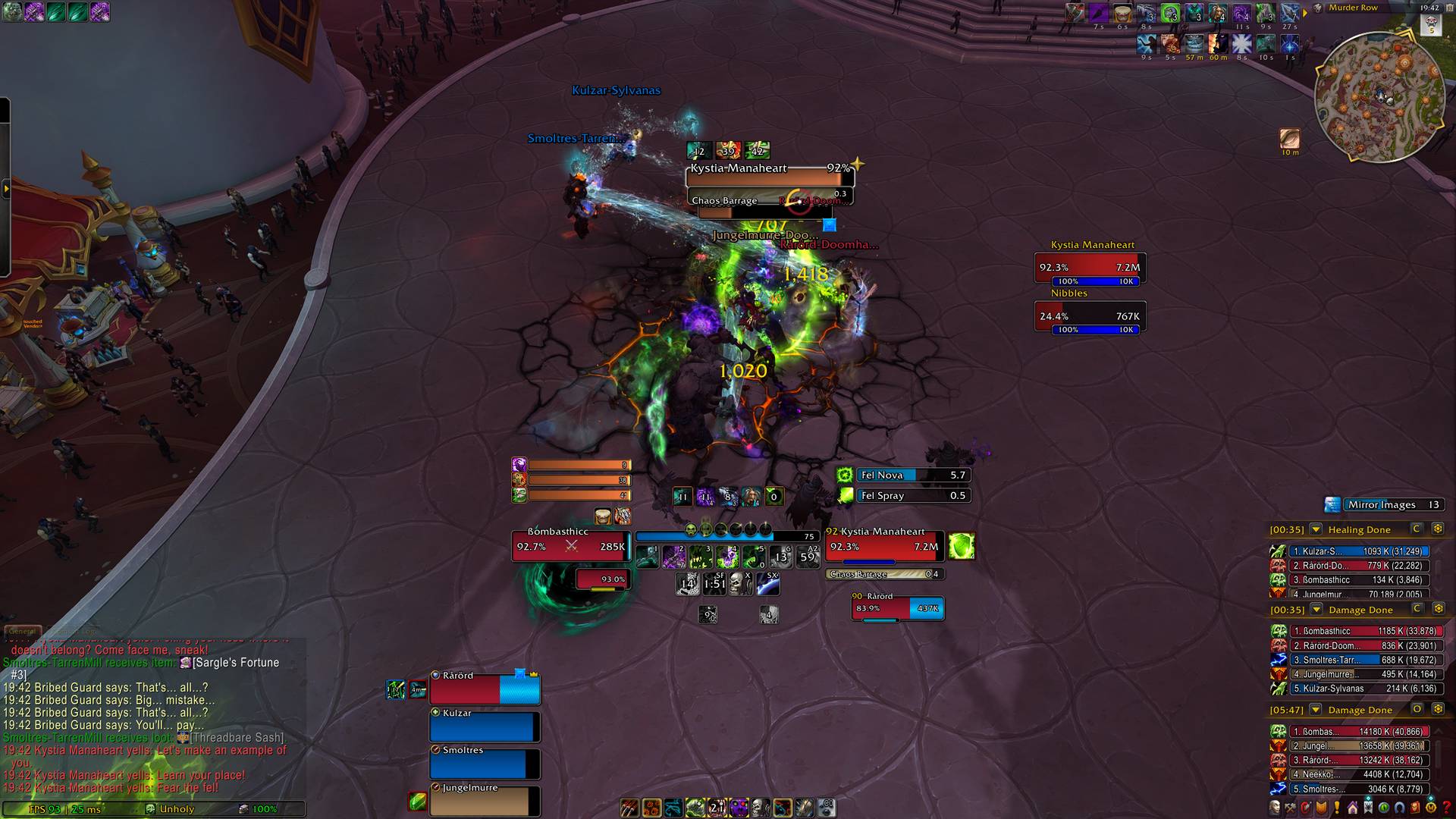Target Jungelmurre's party frame
The width and height of the screenshot is (1456, 819).
485,801
